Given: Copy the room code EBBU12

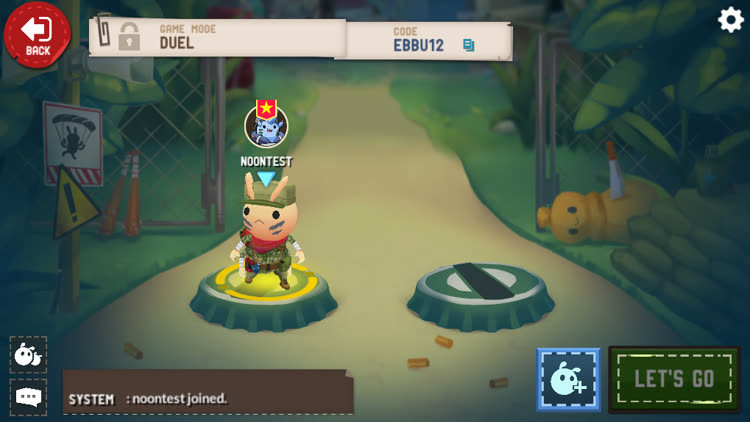Looking at the screenshot, I should click(x=468, y=45).
